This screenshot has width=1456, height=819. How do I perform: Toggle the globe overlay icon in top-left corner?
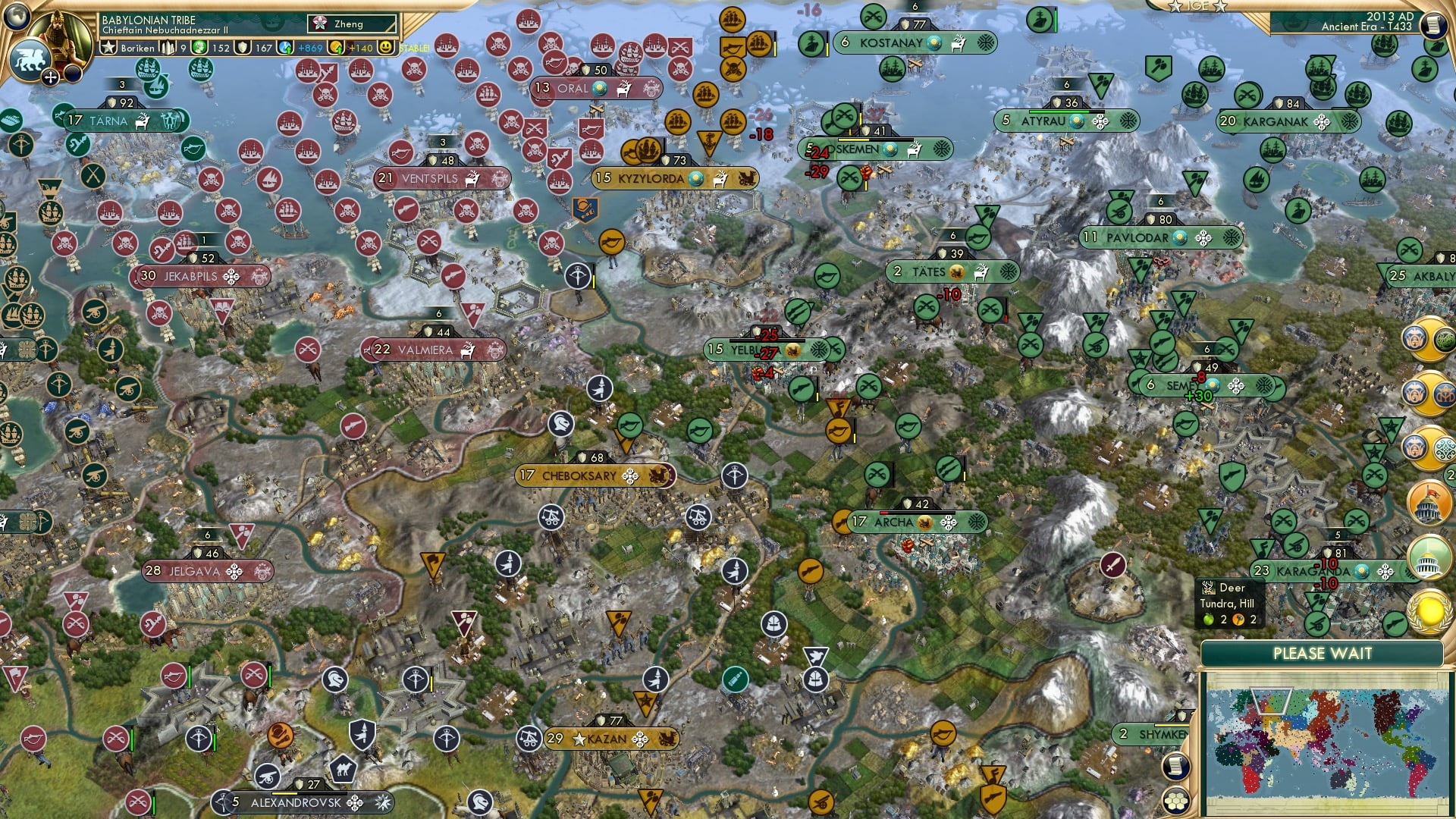(15, 18)
